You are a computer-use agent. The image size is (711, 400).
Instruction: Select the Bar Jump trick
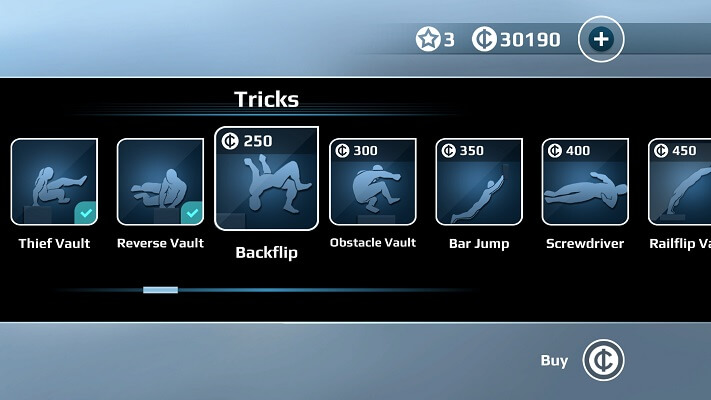[478, 181]
